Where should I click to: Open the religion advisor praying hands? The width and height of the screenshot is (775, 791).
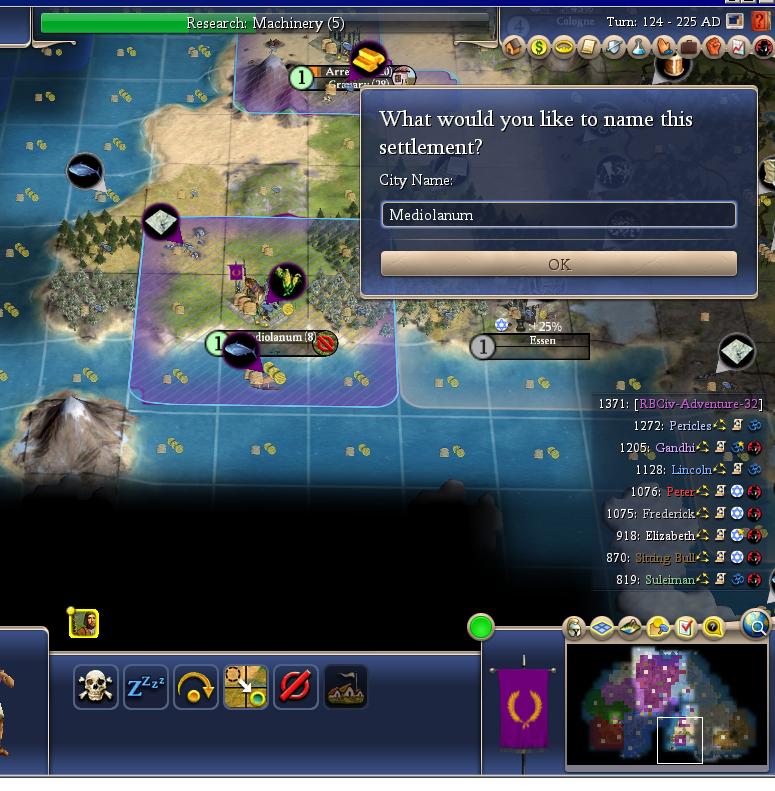pyautogui.click(x=663, y=47)
